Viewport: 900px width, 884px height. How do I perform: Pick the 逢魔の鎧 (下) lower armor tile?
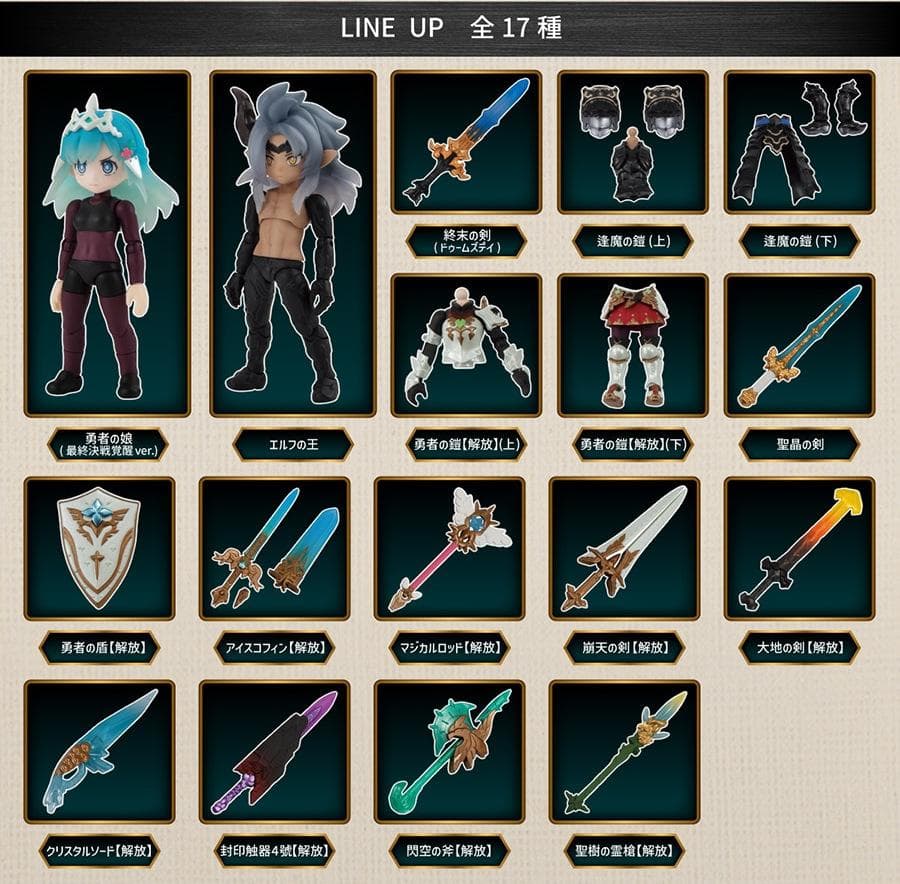click(x=799, y=141)
